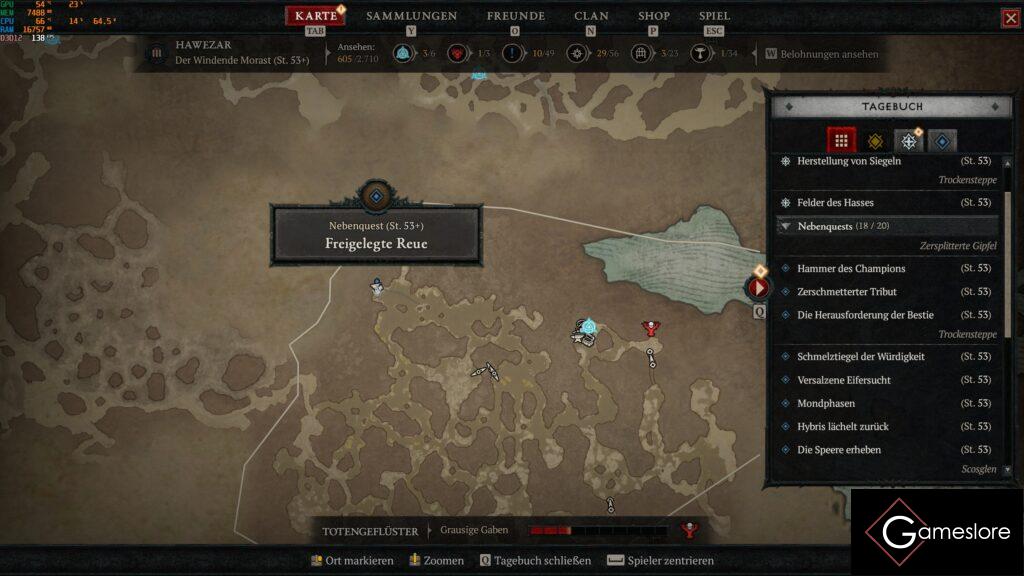Open the Clan menu
Viewport: 1024px width, 576px height.
tap(591, 16)
